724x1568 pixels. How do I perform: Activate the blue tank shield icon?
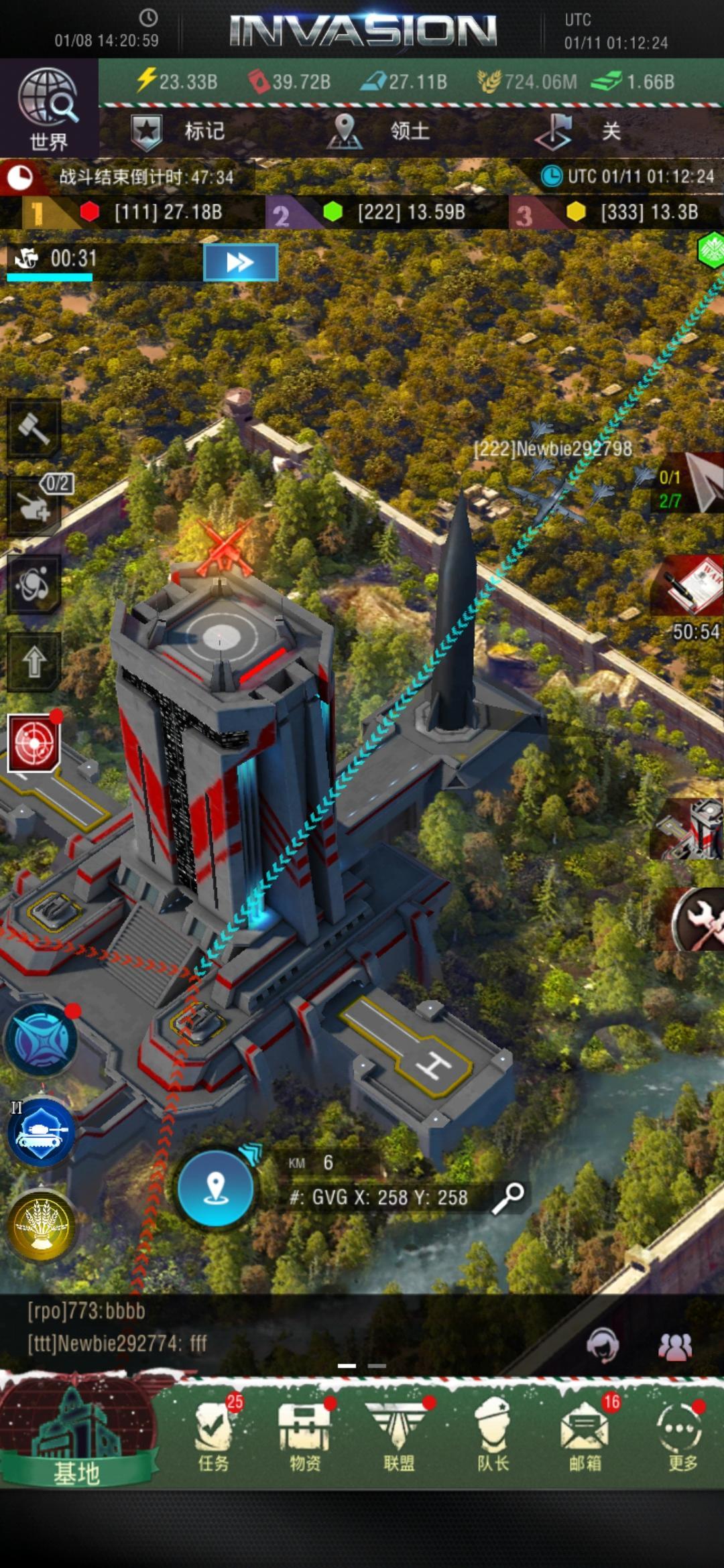42,1132
